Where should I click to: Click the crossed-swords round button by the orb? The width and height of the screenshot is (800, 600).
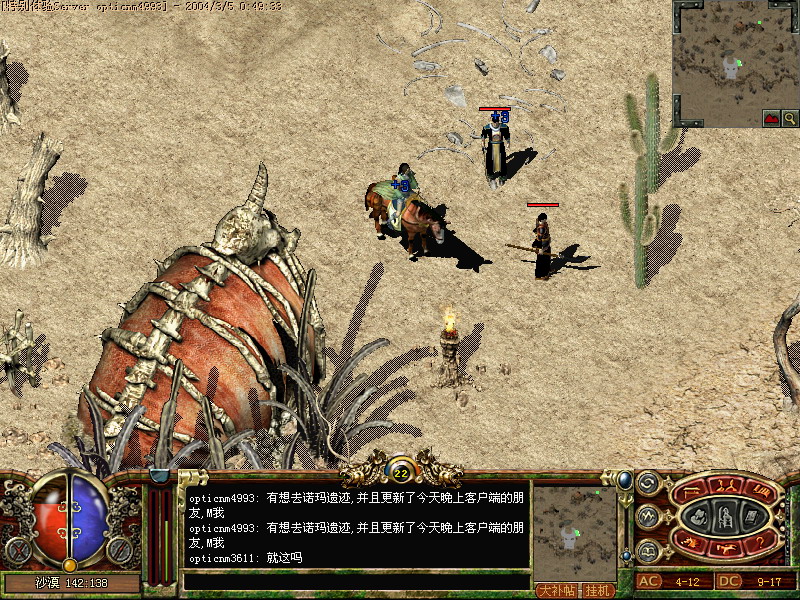point(17,549)
